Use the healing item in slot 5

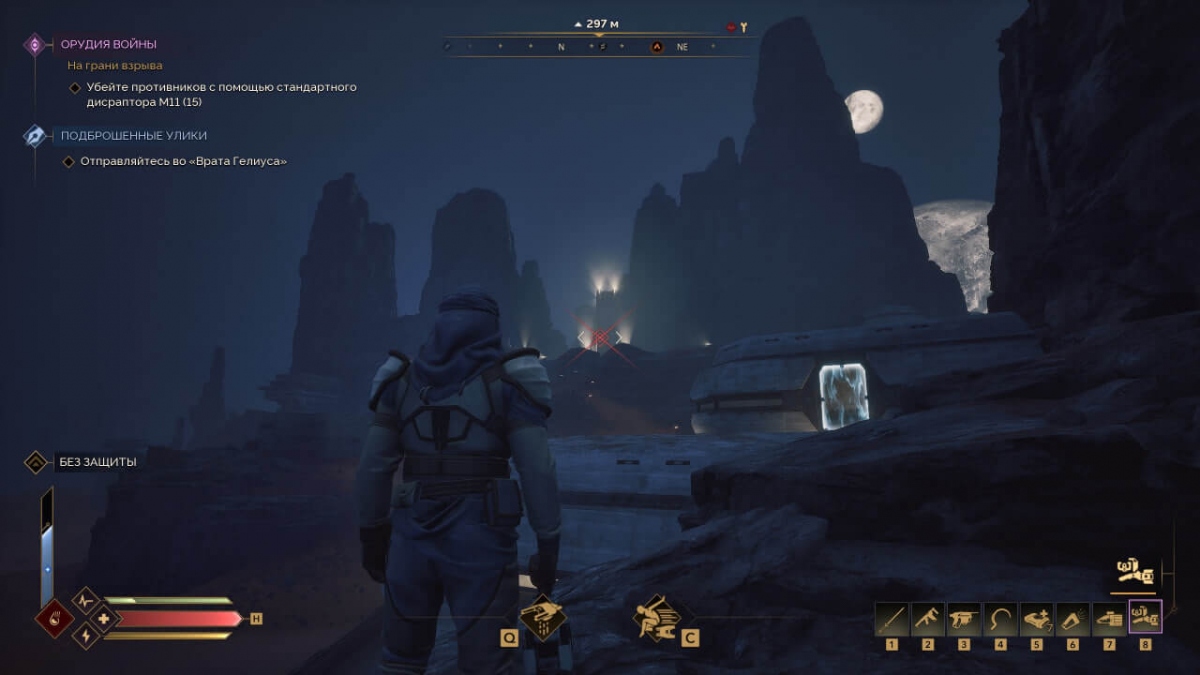click(x=1036, y=619)
